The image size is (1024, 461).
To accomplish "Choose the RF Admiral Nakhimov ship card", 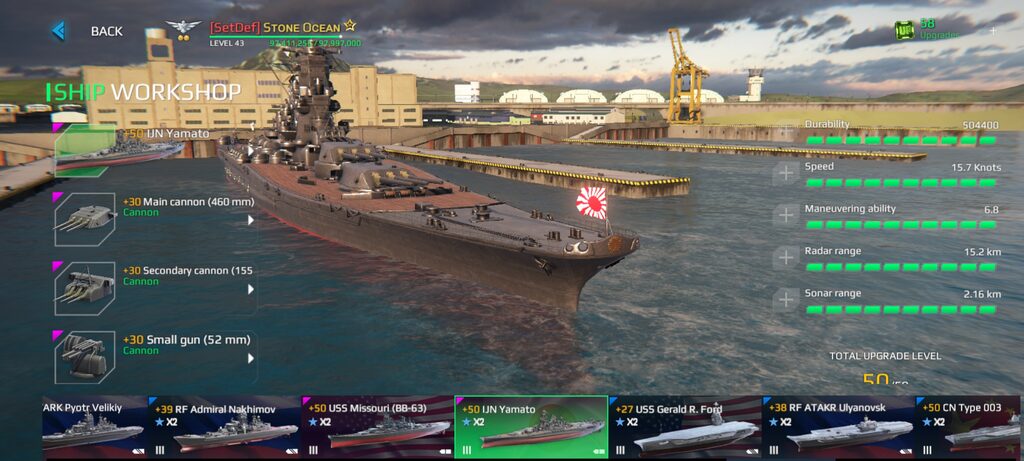I will point(225,427).
